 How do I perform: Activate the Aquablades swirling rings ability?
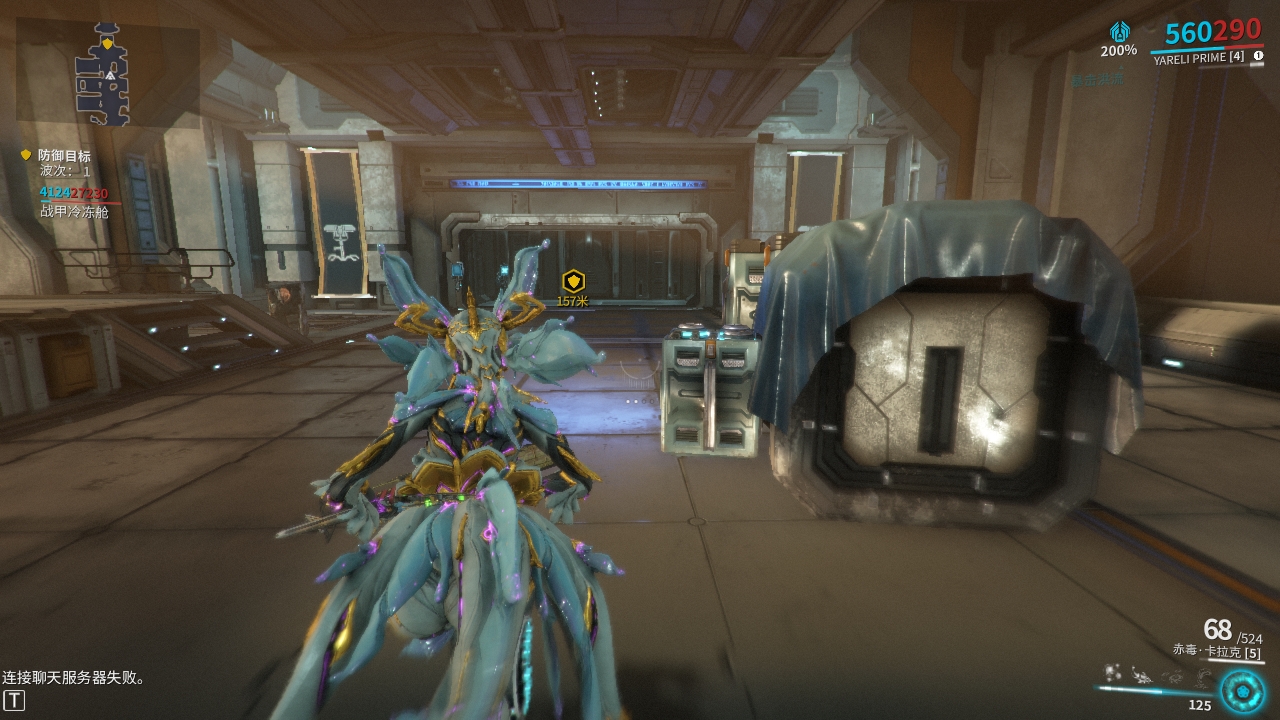tap(1172, 677)
